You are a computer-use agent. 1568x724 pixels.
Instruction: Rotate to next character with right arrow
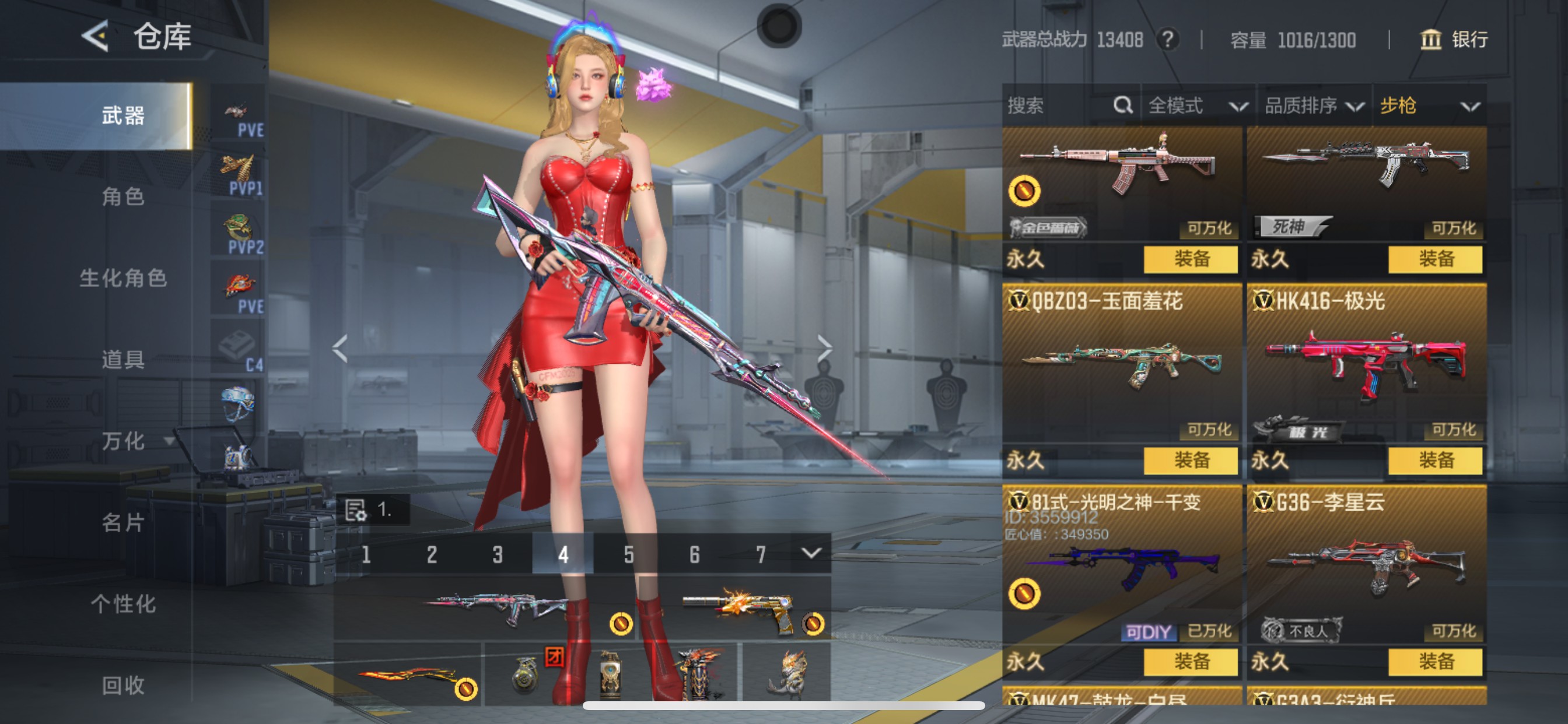(x=824, y=348)
